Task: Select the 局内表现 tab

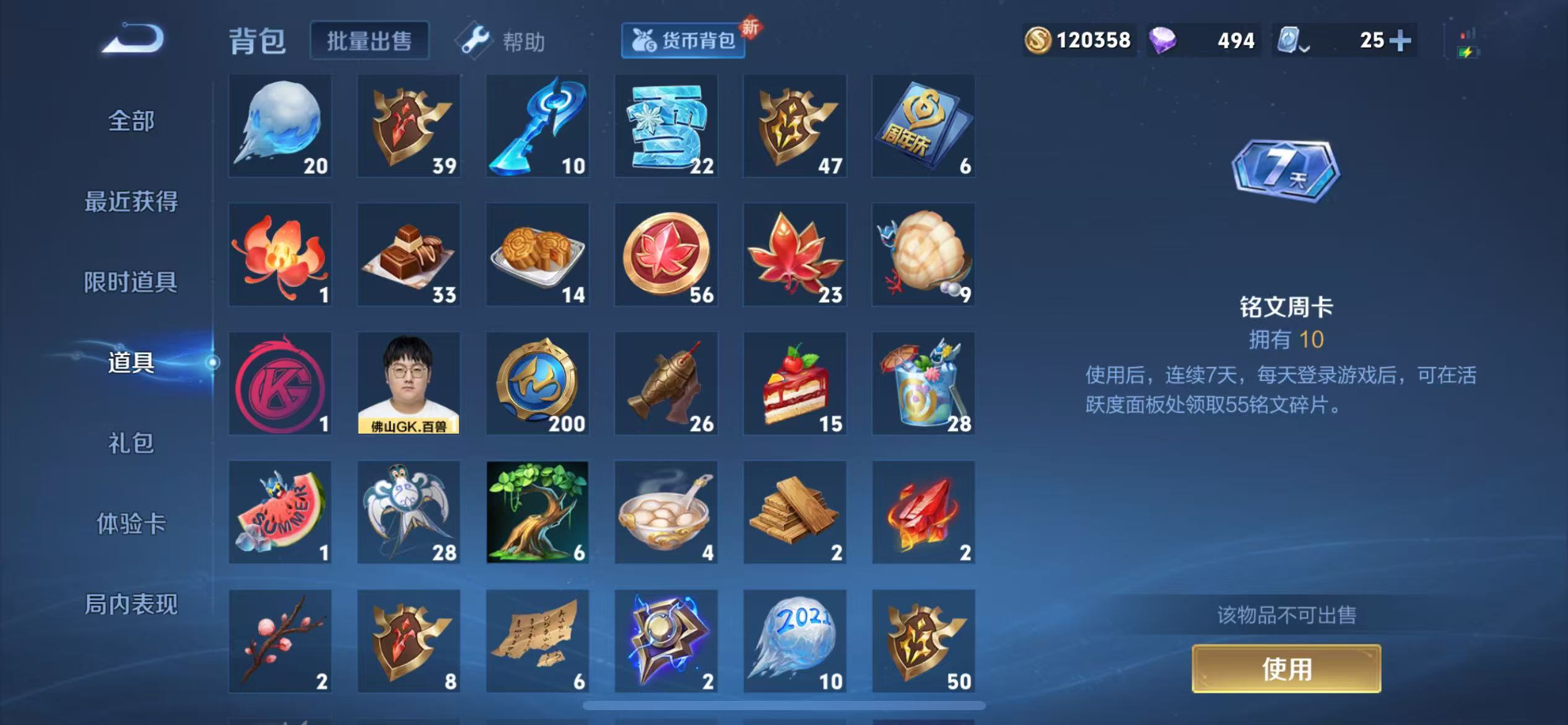Action: tap(131, 604)
